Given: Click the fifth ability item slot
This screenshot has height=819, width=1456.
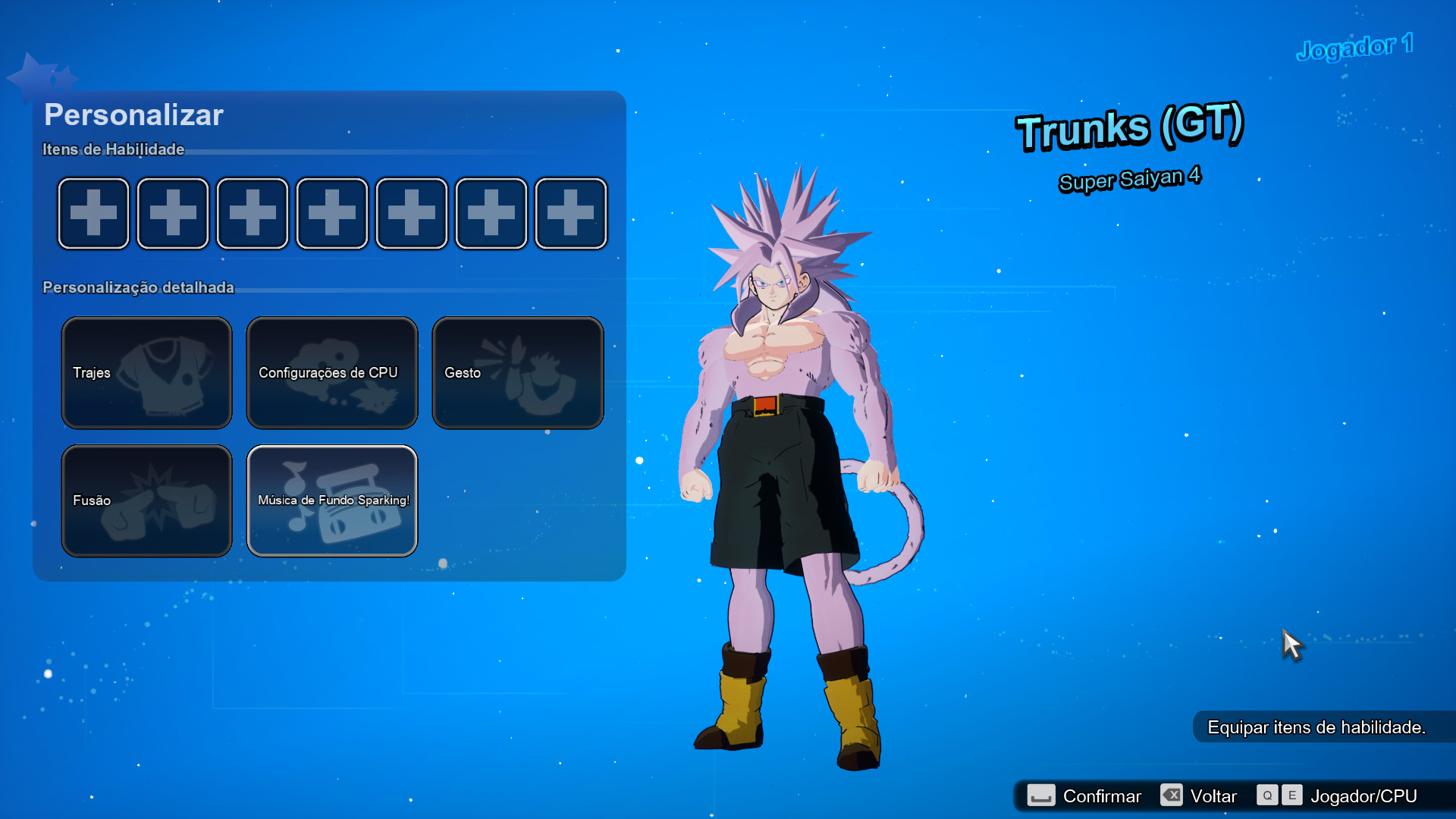Looking at the screenshot, I should tap(411, 213).
